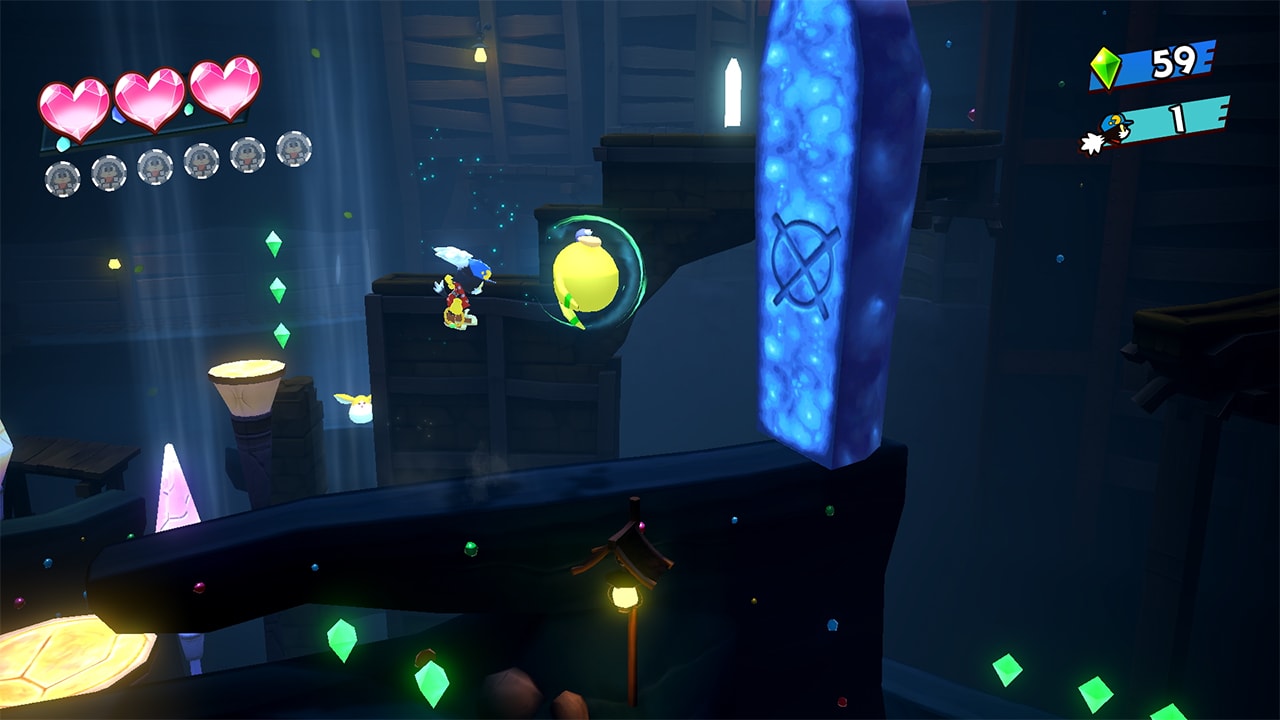Toggle the green gem above the second heart
This screenshot has width=1280, height=720.
click(x=188, y=110)
